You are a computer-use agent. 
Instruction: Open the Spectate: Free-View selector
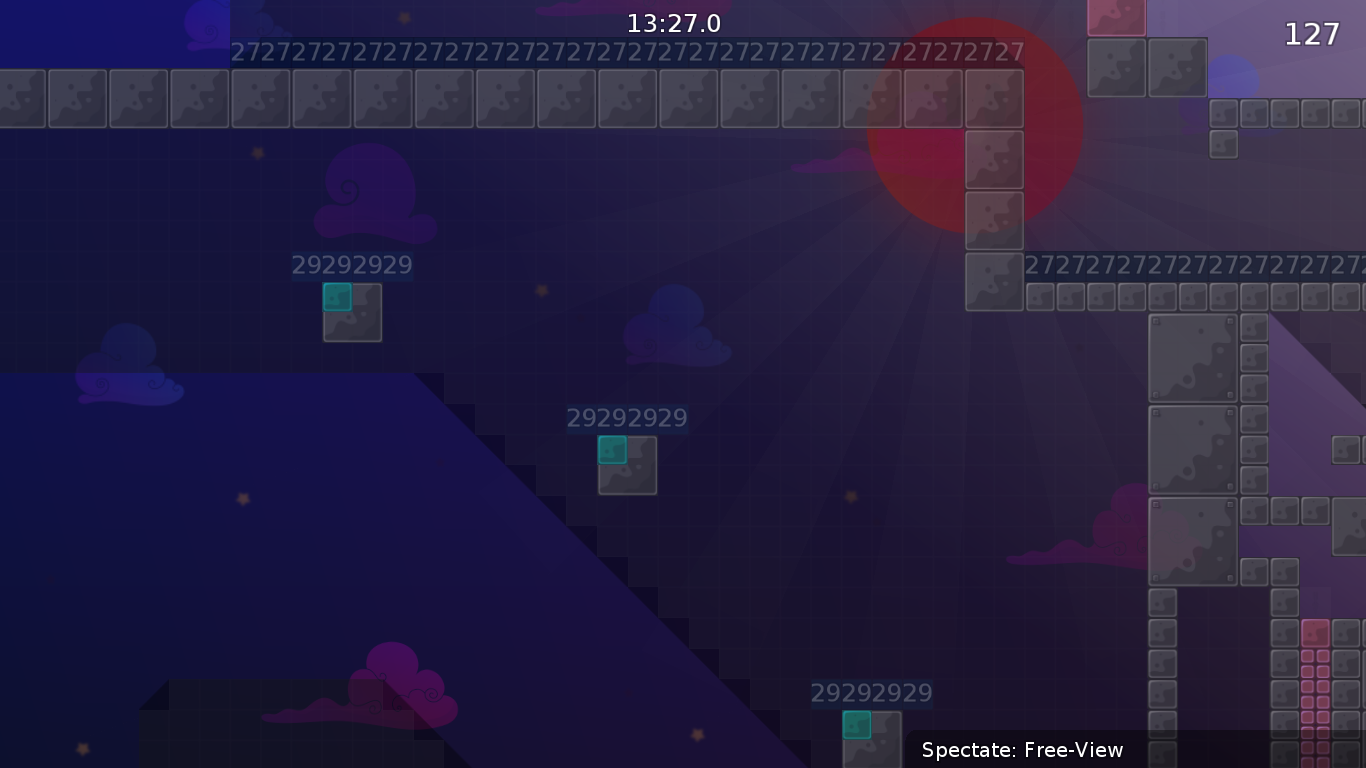point(1022,750)
